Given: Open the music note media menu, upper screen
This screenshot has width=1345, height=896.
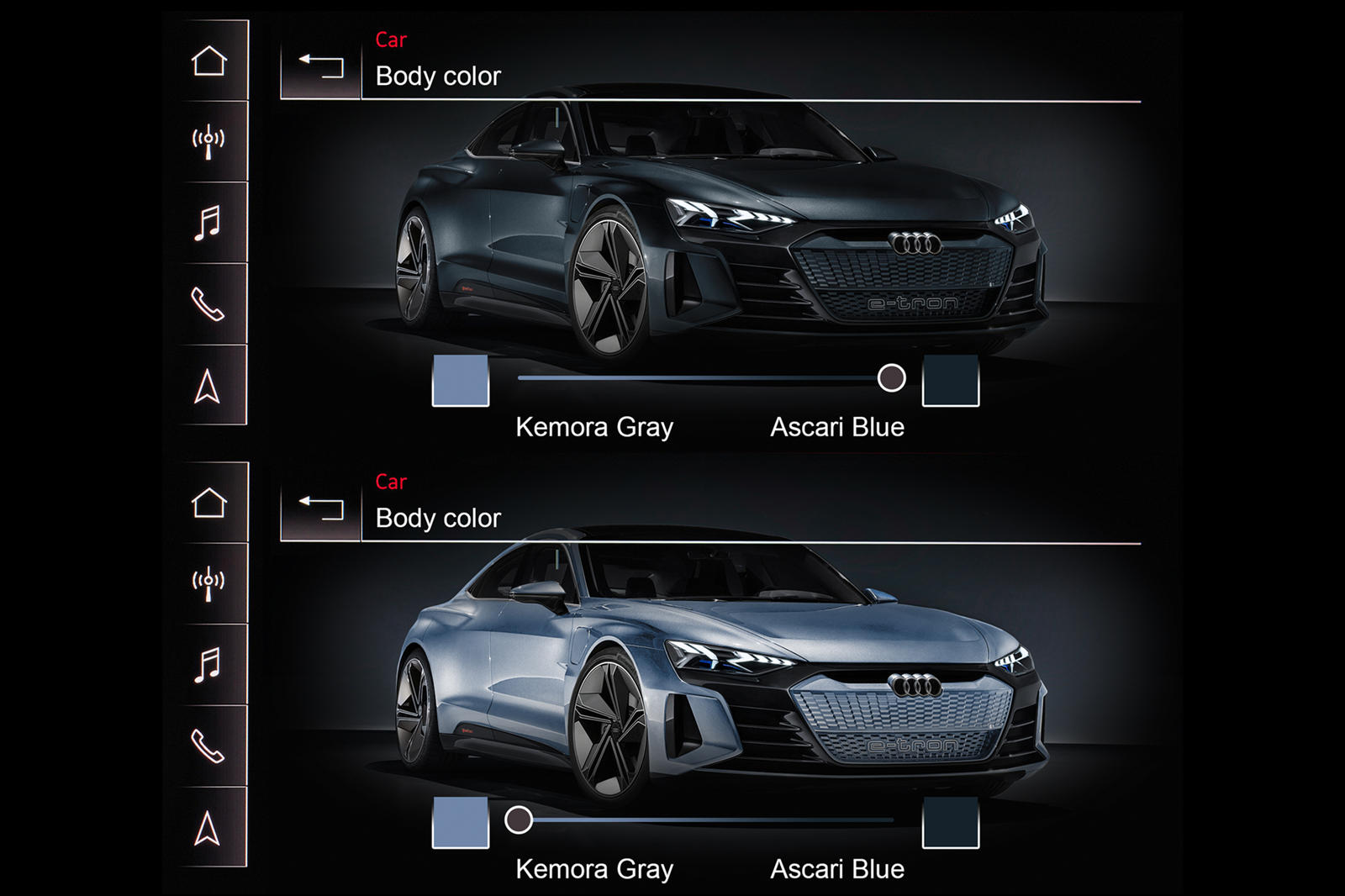Looking at the screenshot, I should point(208,223).
